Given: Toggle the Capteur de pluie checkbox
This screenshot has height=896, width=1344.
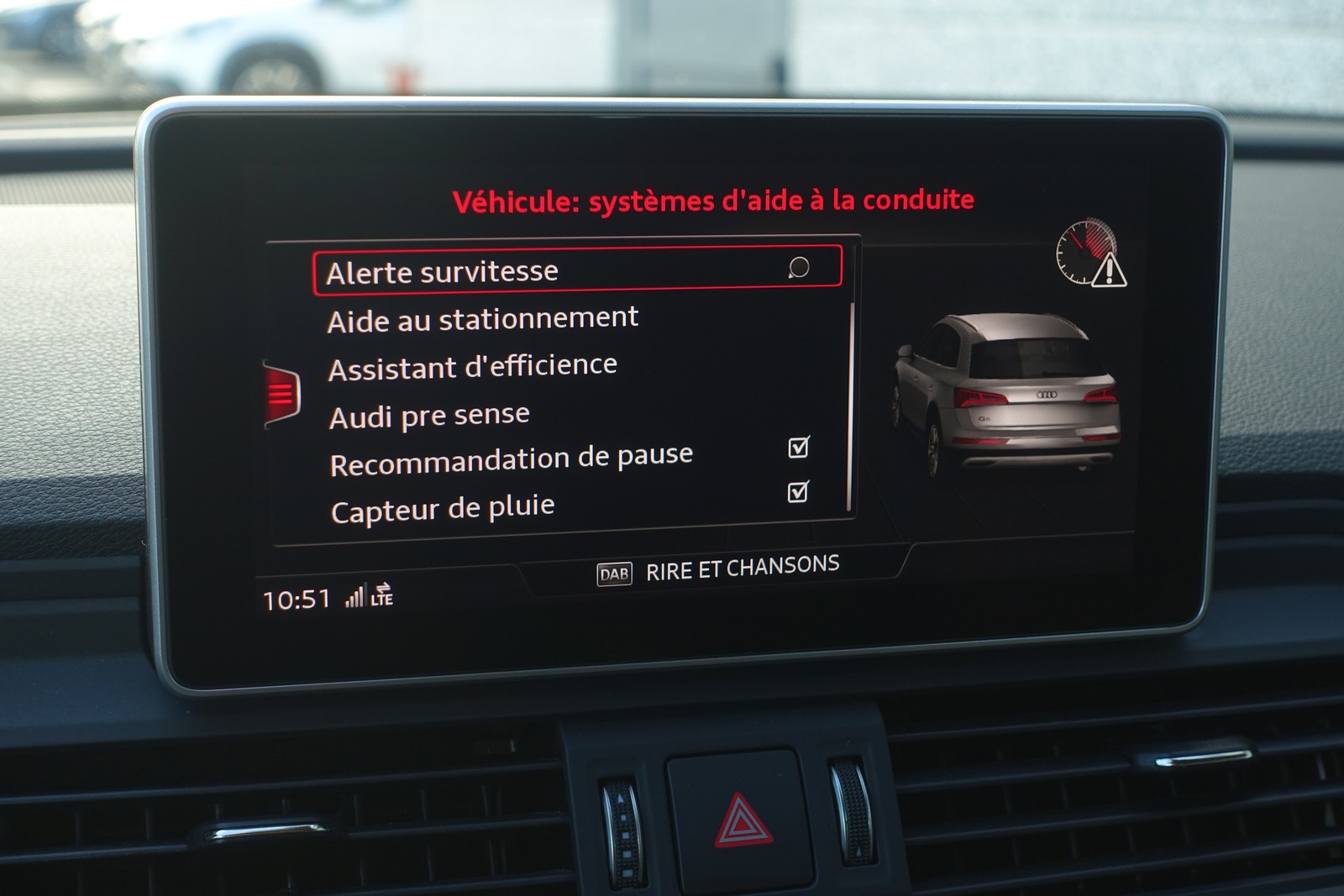Looking at the screenshot, I should [x=797, y=492].
